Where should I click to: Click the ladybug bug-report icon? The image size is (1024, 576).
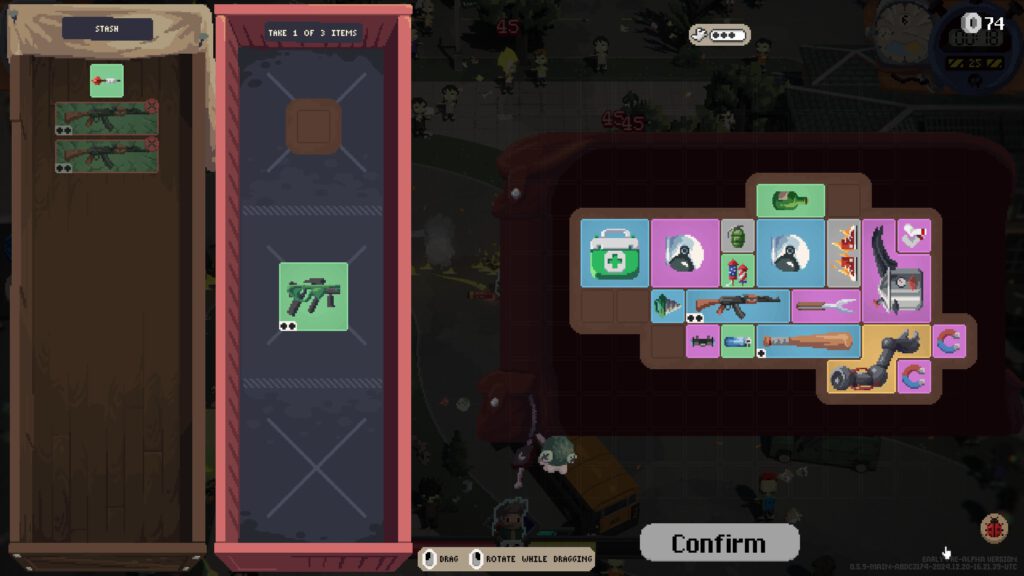coord(994,527)
